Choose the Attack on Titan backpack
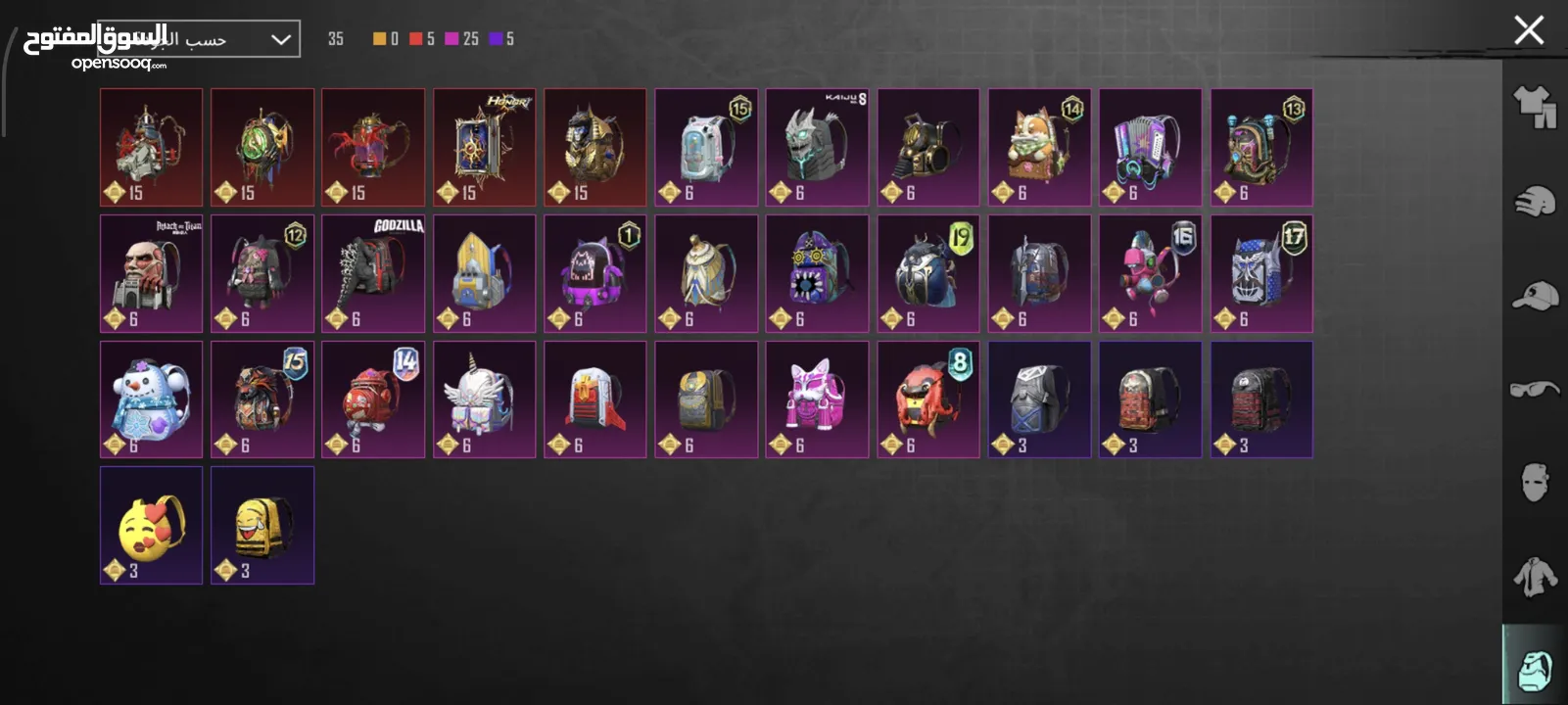 pos(151,273)
